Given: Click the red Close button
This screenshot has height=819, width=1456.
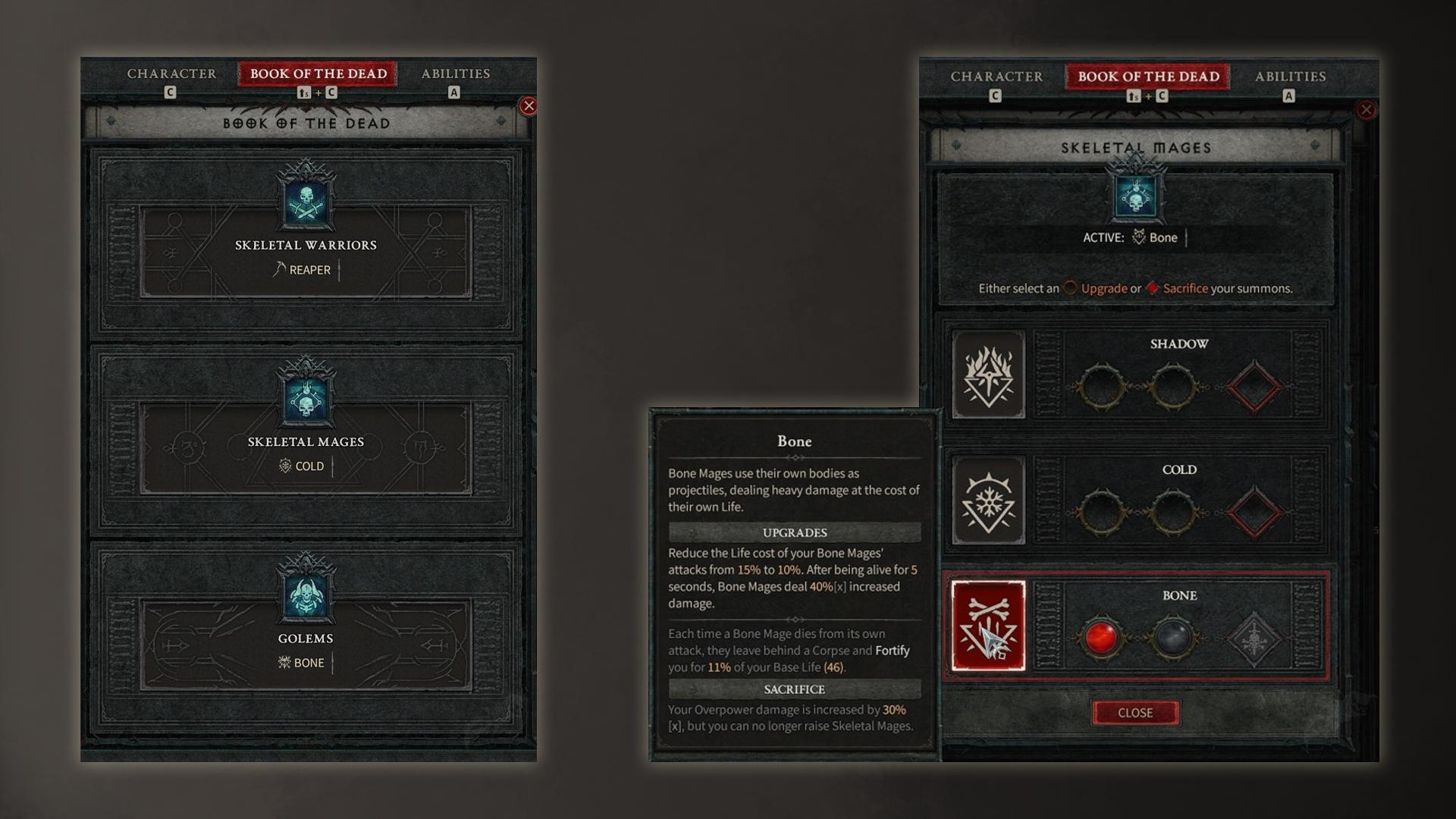Looking at the screenshot, I should (1134, 713).
